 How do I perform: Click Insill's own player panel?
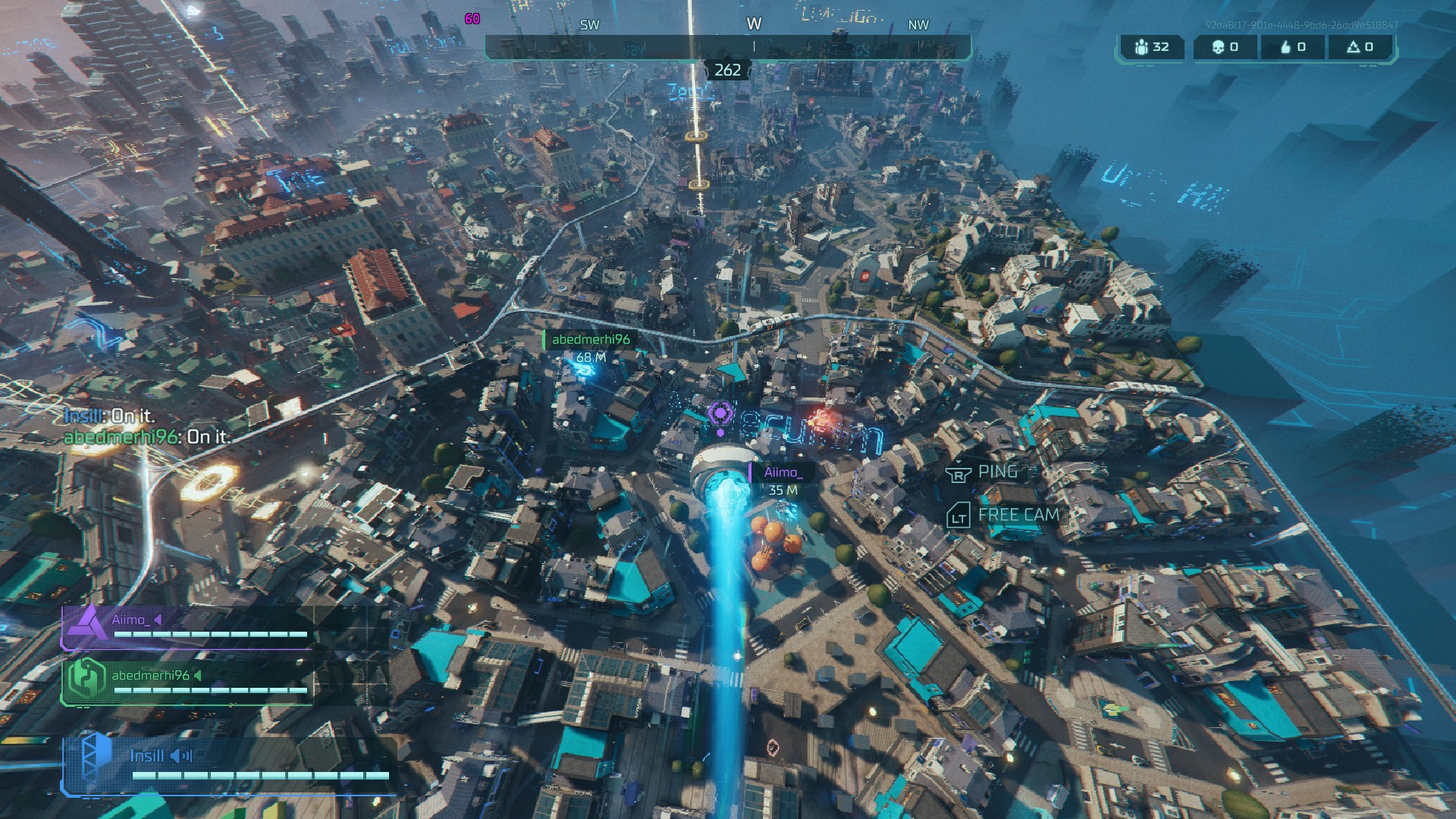pos(227,764)
